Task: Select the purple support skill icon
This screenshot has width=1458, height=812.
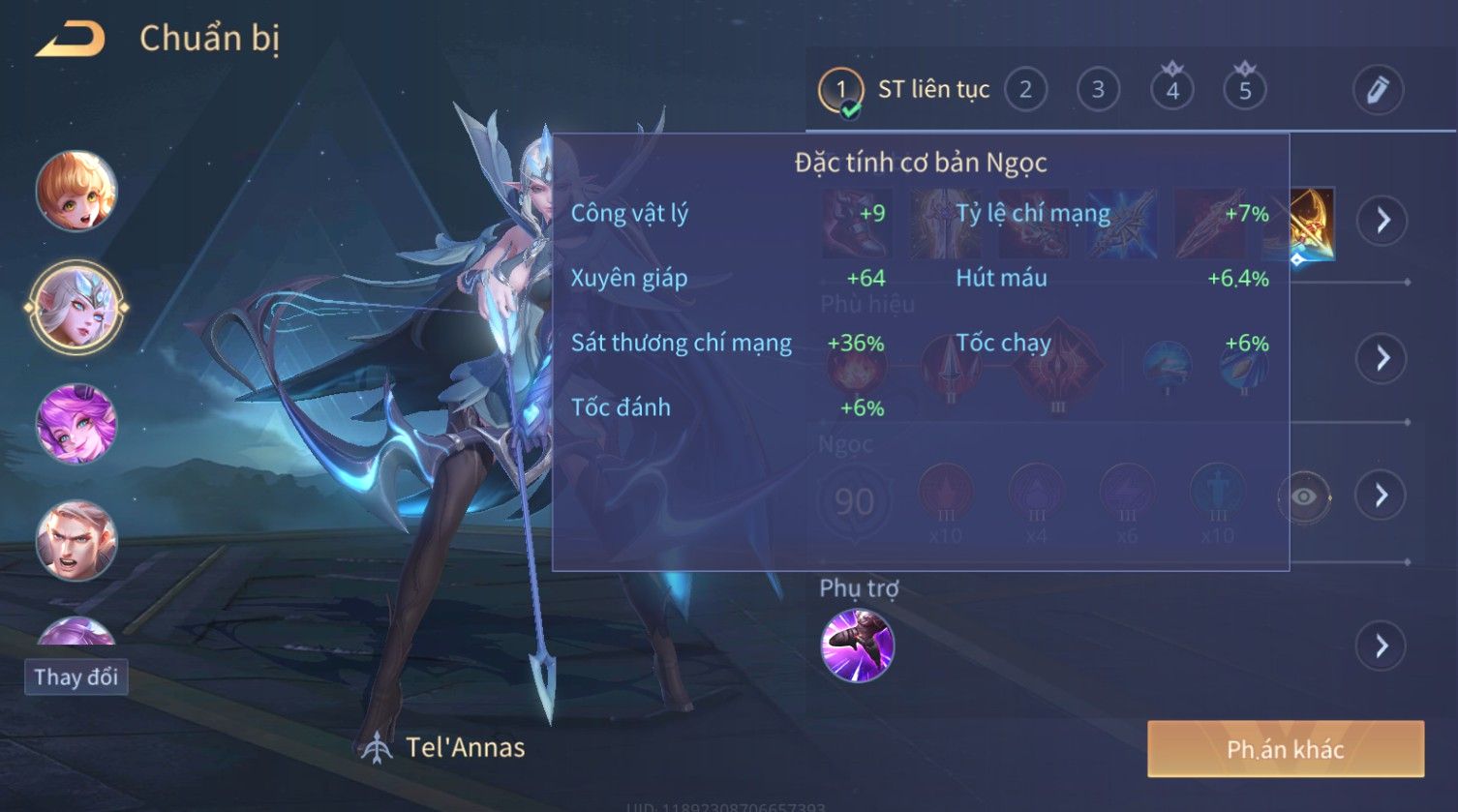Action: 857,646
